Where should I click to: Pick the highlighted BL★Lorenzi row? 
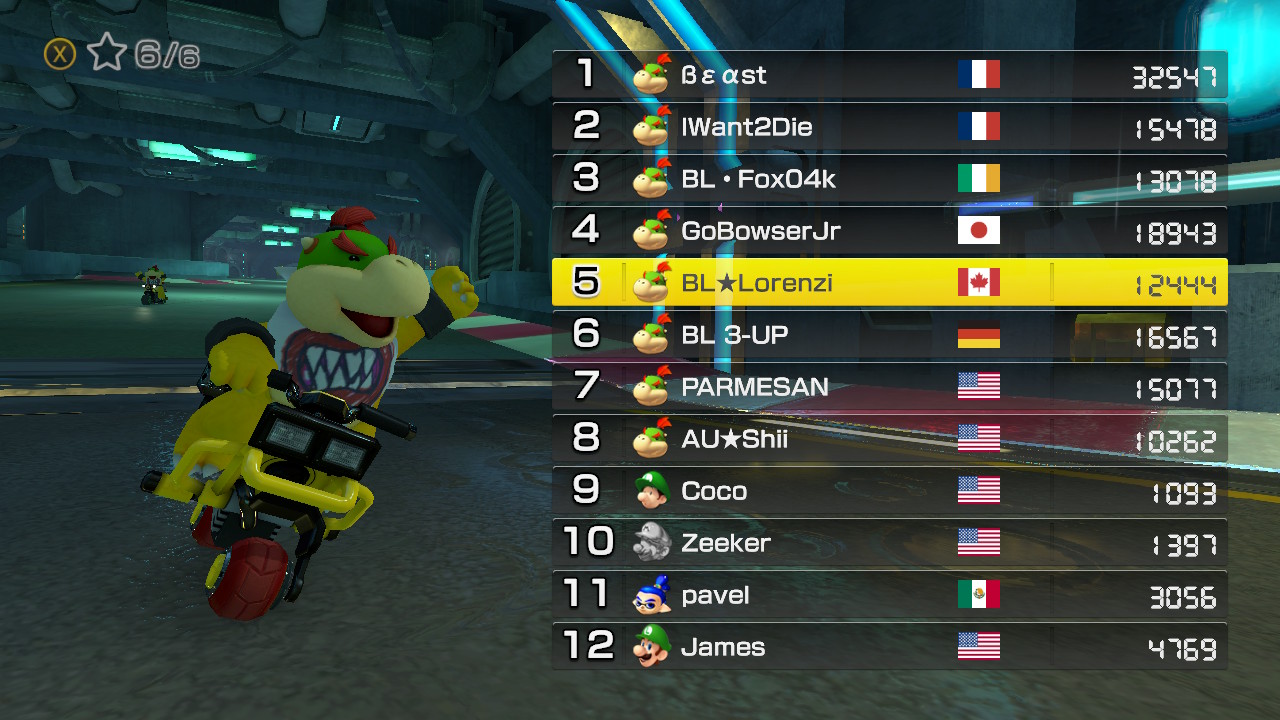click(889, 283)
